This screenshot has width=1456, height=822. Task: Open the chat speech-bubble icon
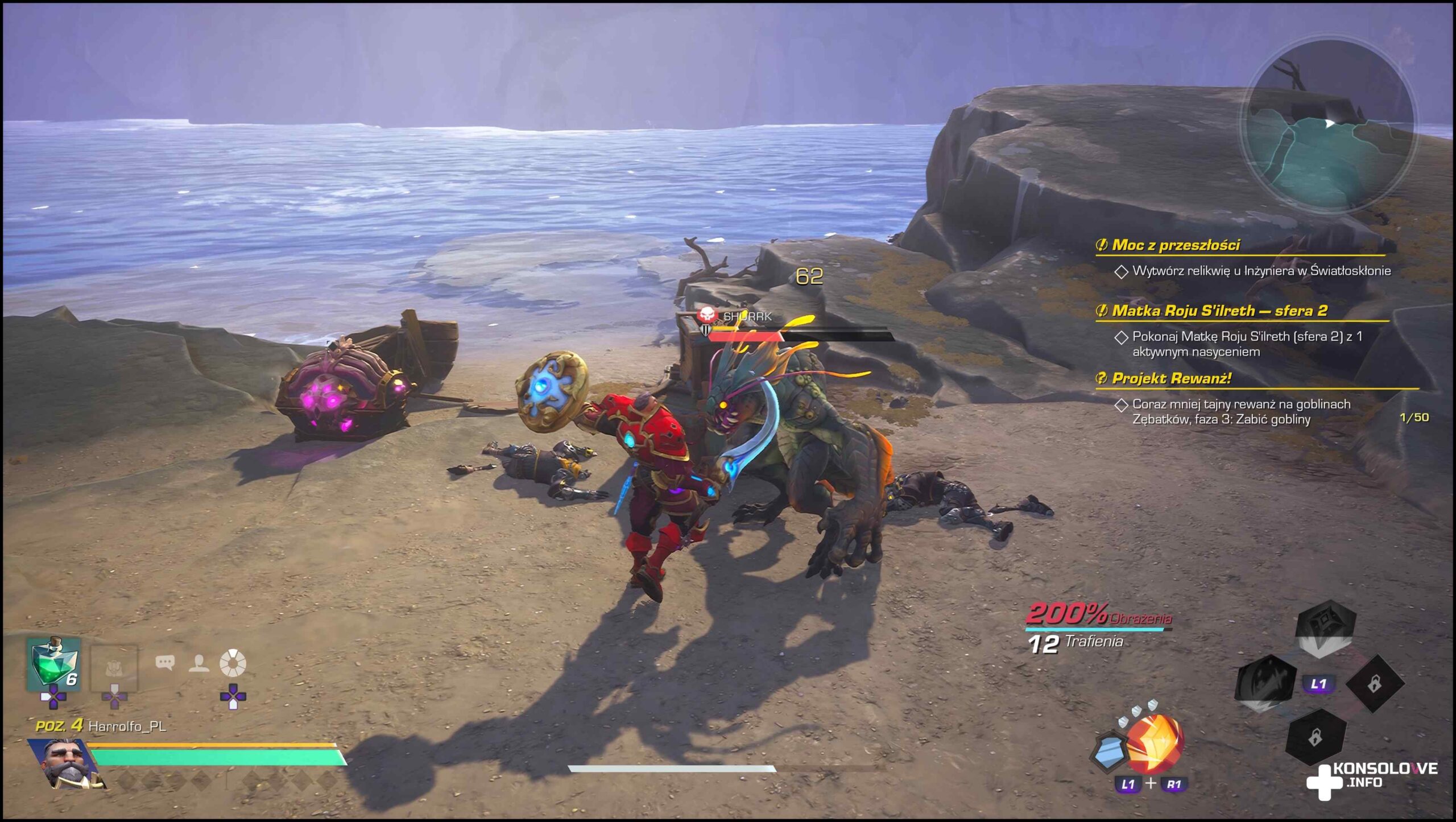point(165,663)
